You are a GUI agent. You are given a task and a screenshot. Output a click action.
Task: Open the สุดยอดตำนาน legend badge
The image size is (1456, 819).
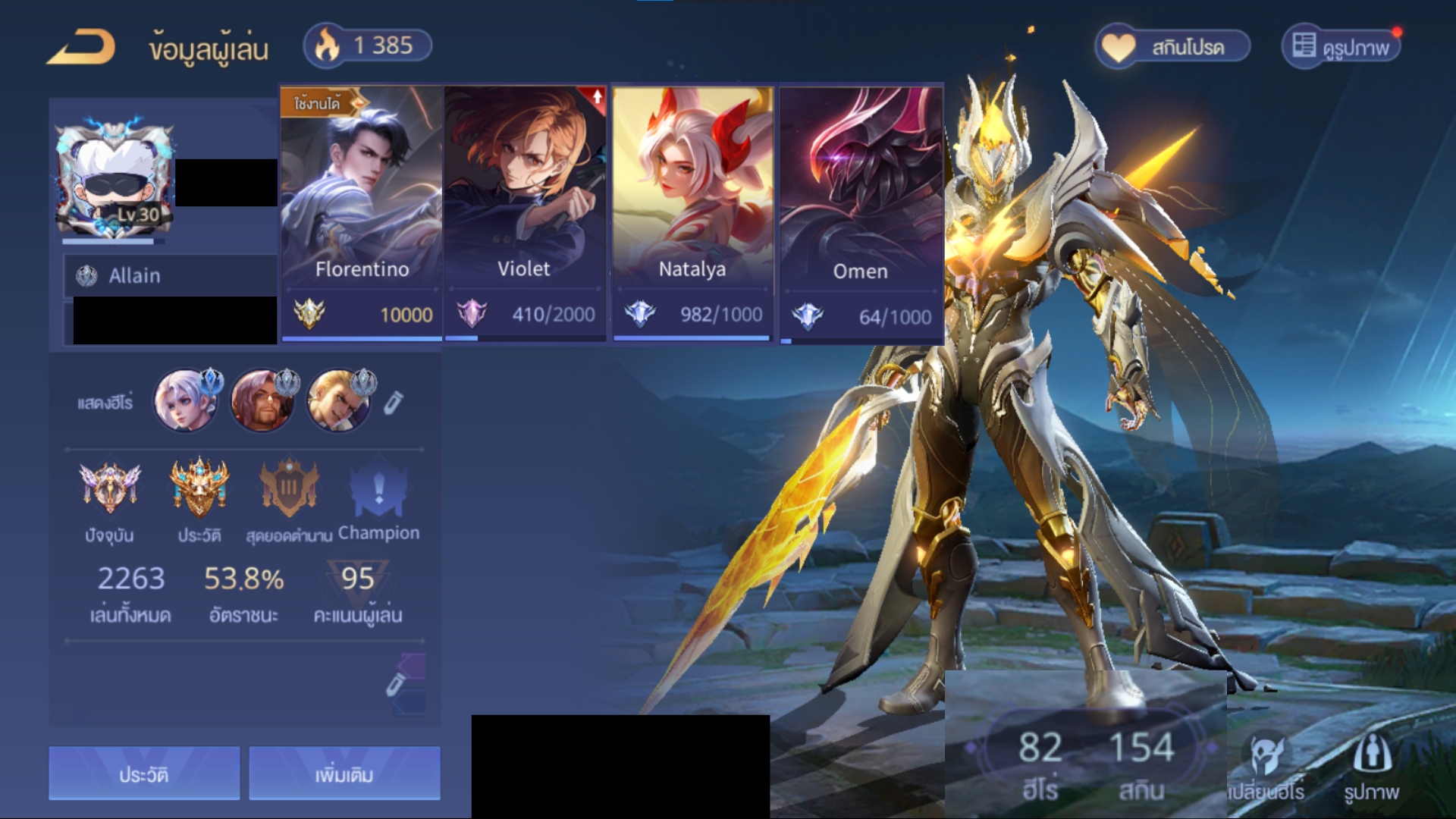289,489
